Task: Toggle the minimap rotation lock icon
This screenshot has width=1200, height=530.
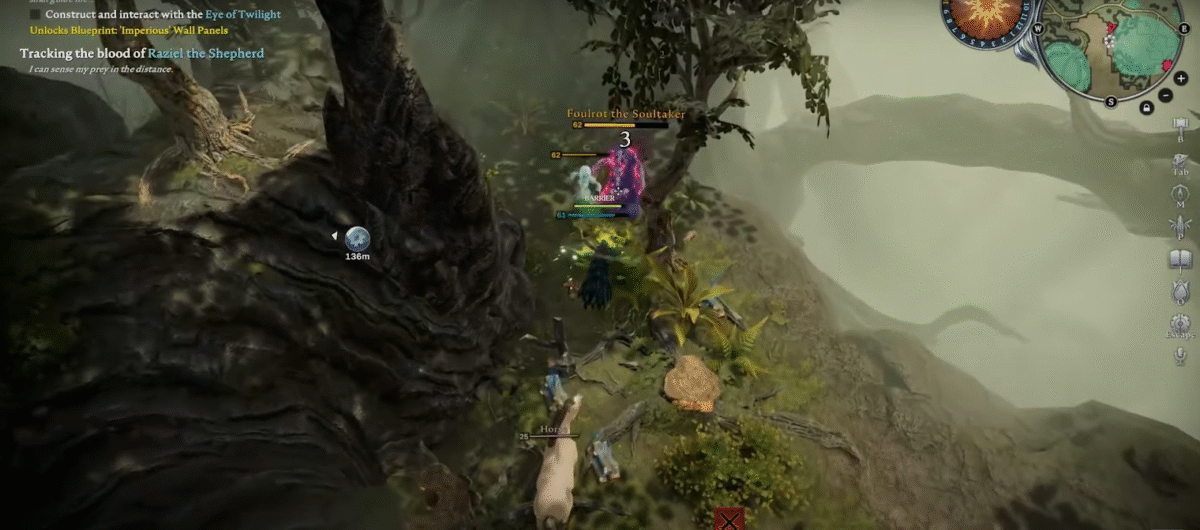Action: (1145, 108)
